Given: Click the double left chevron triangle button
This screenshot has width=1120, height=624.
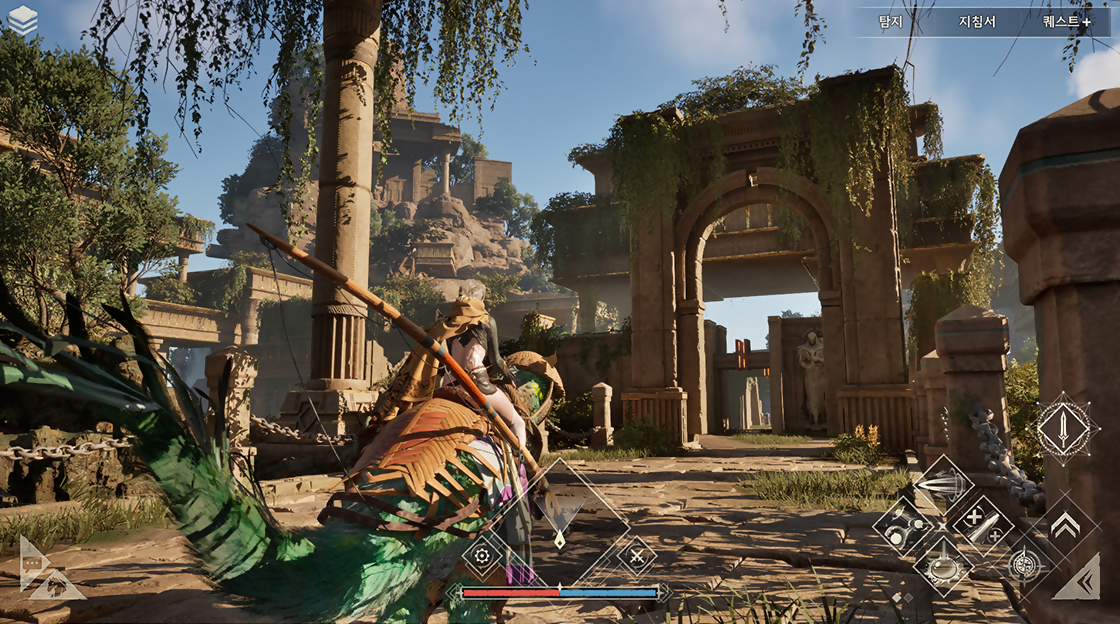Looking at the screenshot, I should click(1081, 581).
